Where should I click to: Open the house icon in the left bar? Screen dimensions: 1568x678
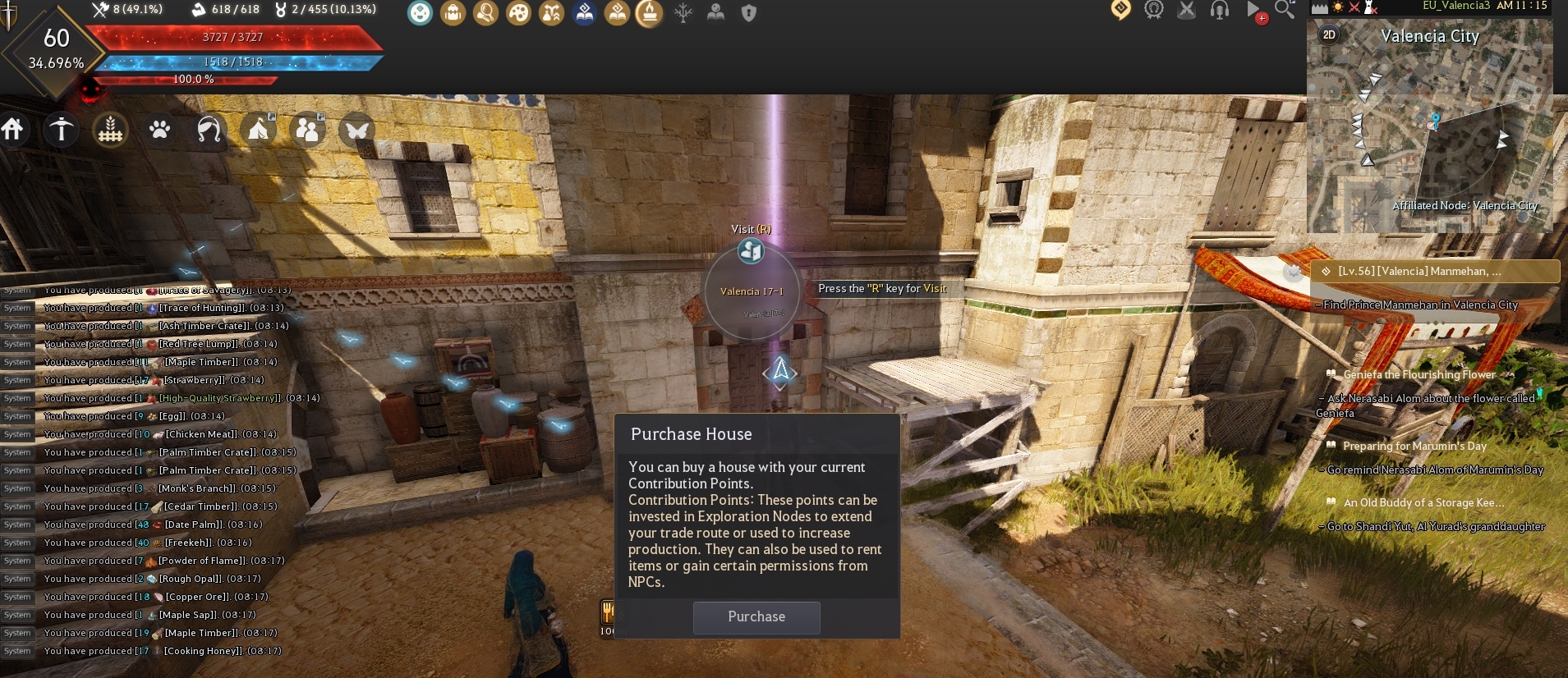[x=12, y=129]
